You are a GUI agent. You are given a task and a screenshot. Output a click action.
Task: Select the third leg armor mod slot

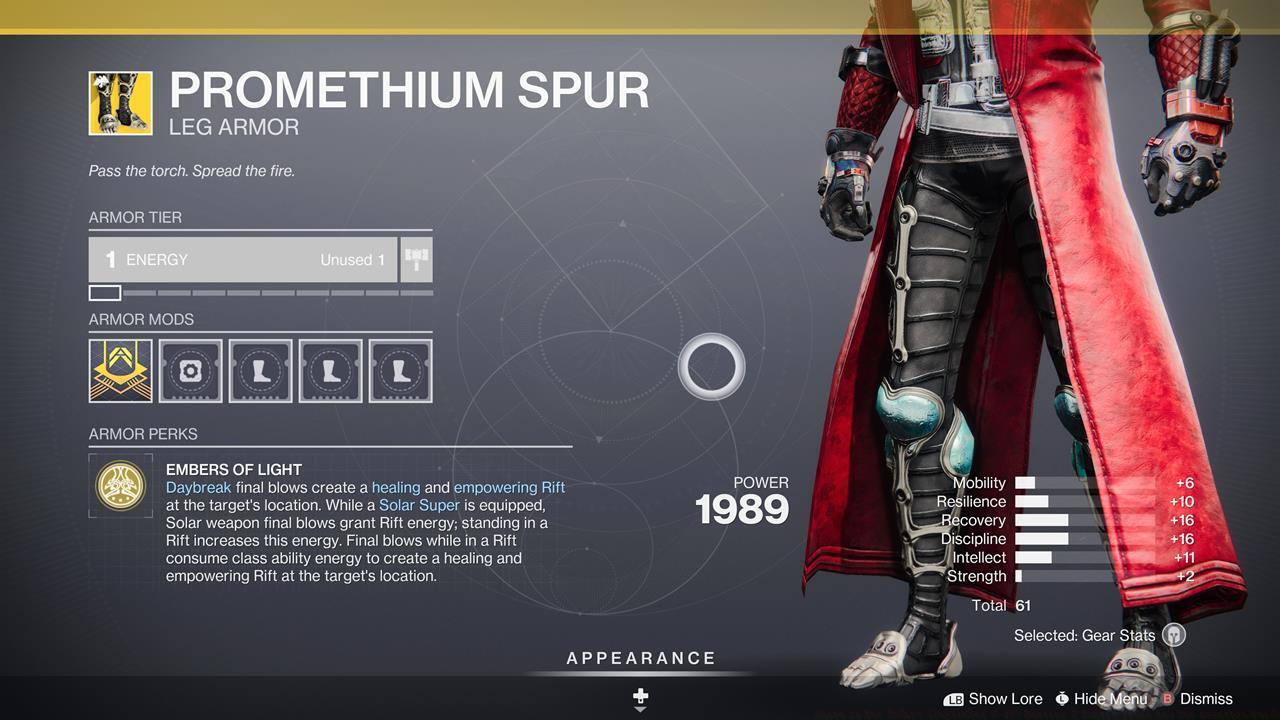400,370
